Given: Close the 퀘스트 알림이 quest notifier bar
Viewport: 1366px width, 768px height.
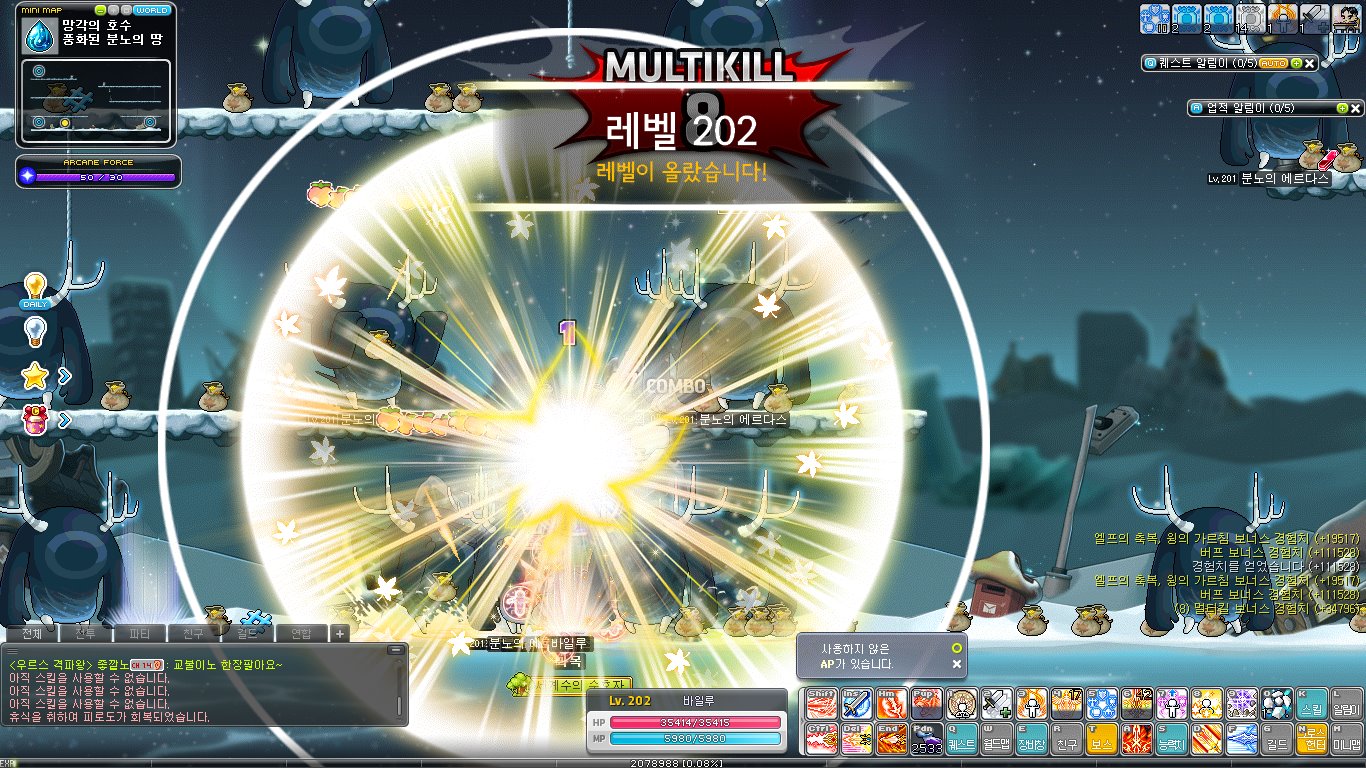Looking at the screenshot, I should pos(1310,63).
